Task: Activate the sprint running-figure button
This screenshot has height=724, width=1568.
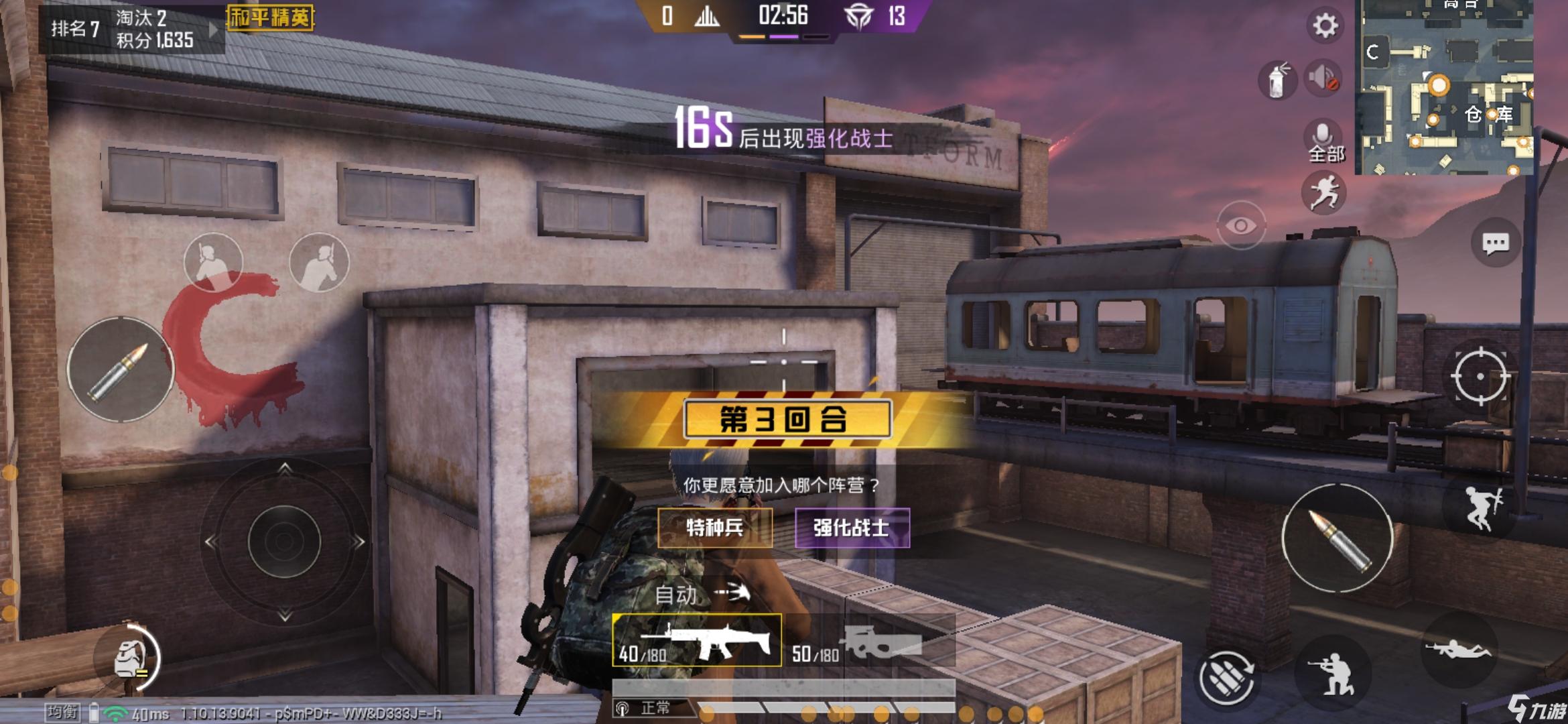Action: (1324, 193)
